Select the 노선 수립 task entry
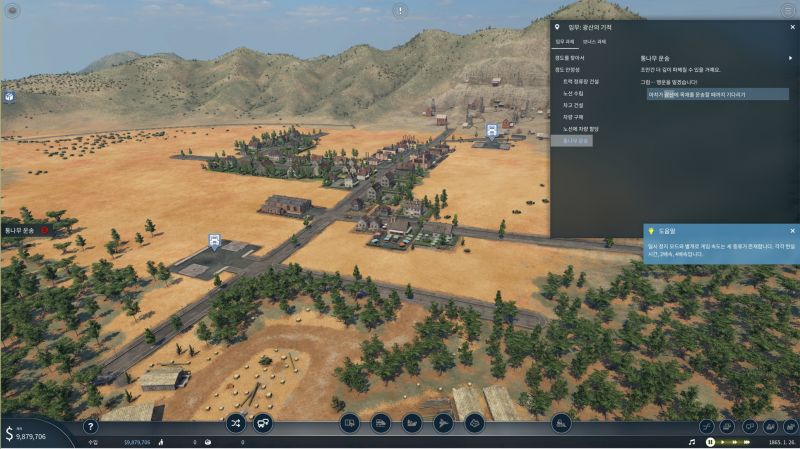This screenshot has height=449, width=800. point(574,93)
